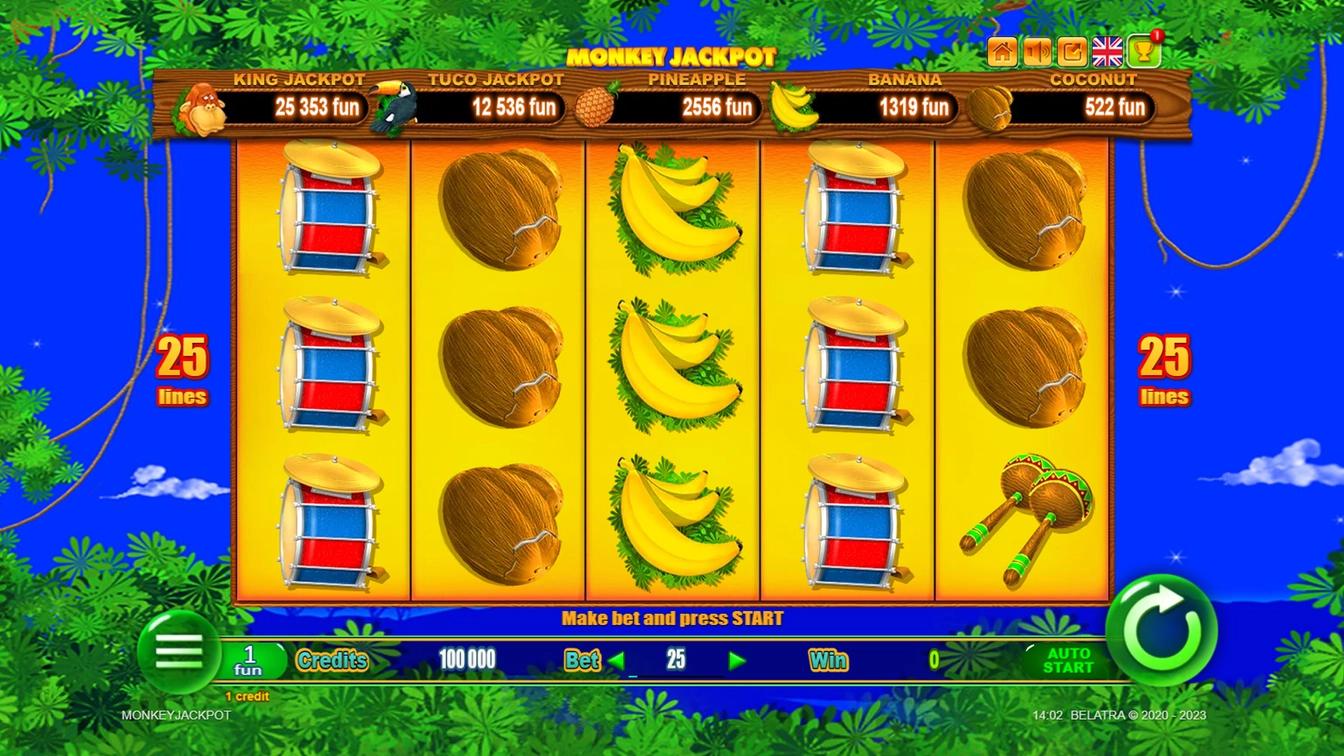
Task: Click the bet amount field showing 25
Action: [x=676, y=660]
